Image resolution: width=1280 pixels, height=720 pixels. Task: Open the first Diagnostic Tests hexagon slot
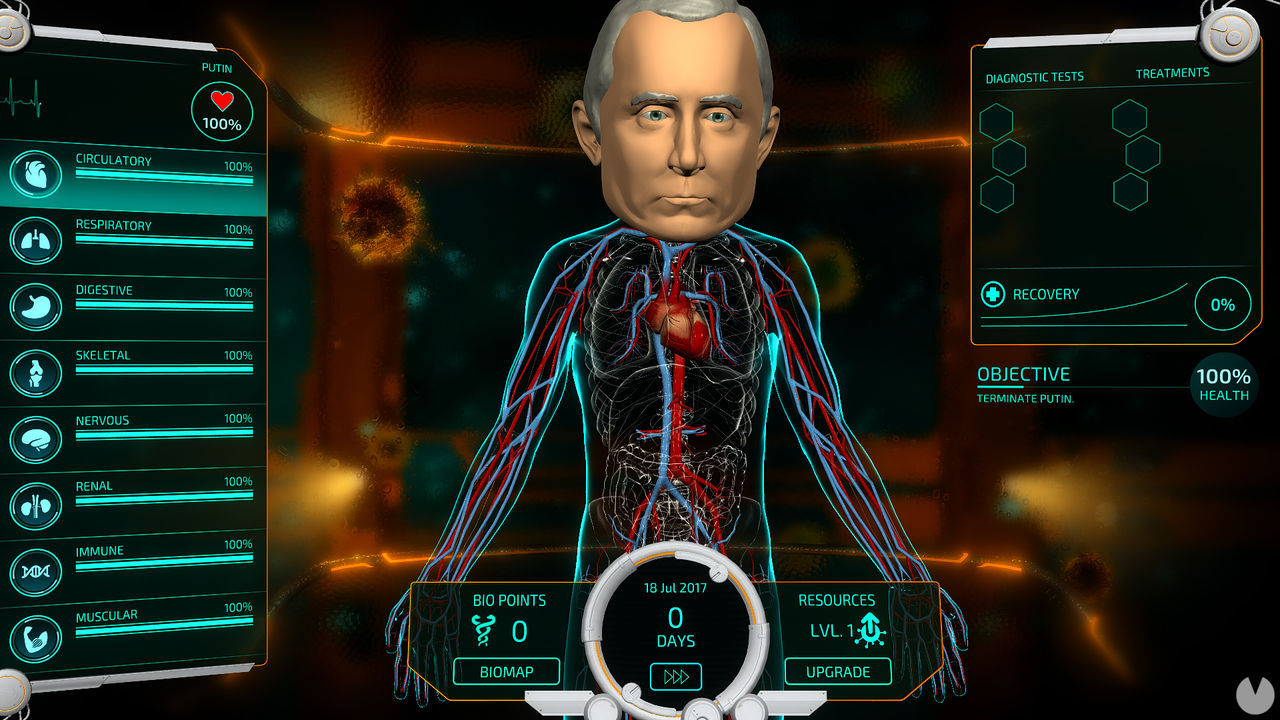pyautogui.click(x=996, y=122)
